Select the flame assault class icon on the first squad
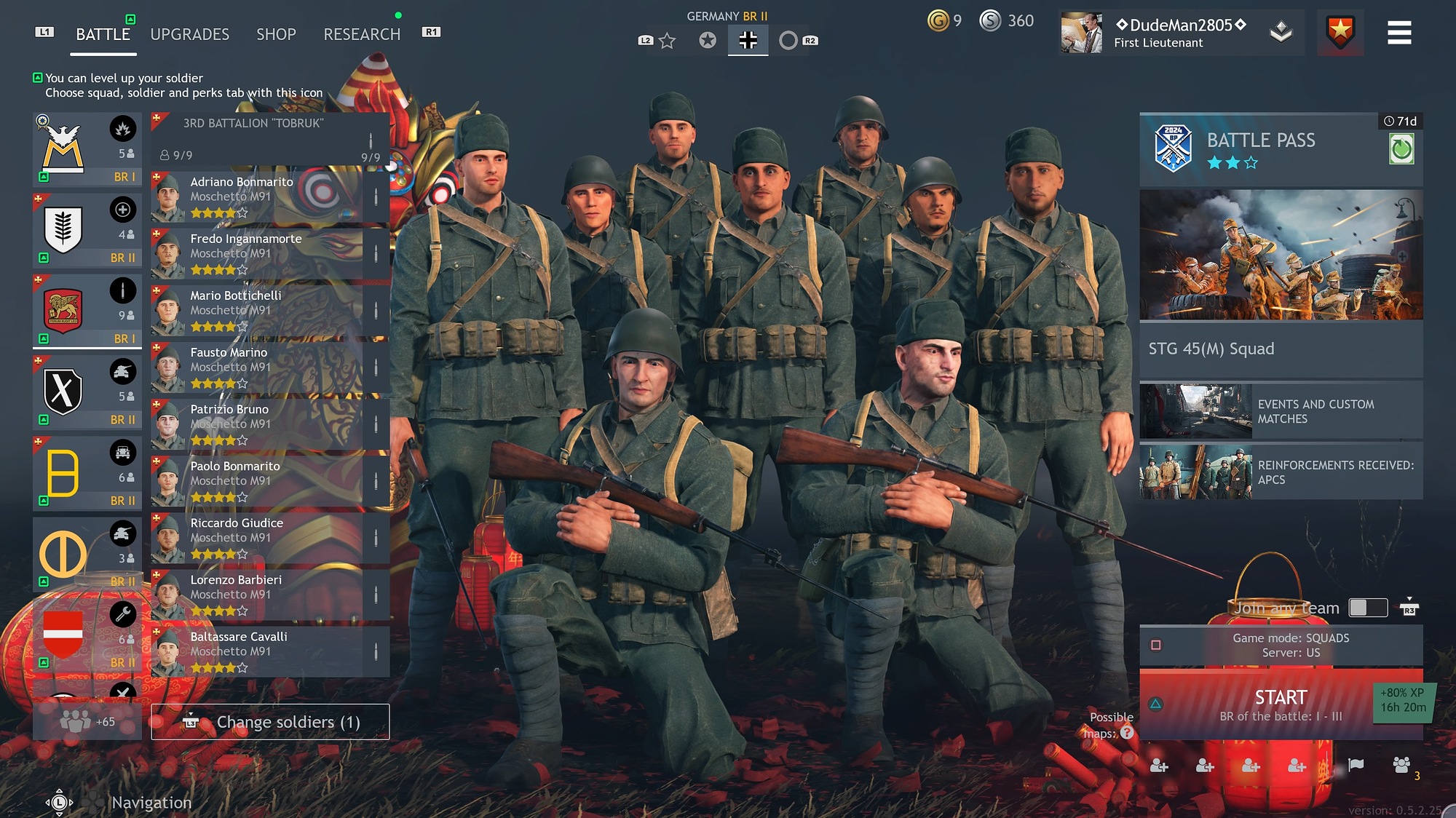1456x818 pixels. tap(124, 127)
